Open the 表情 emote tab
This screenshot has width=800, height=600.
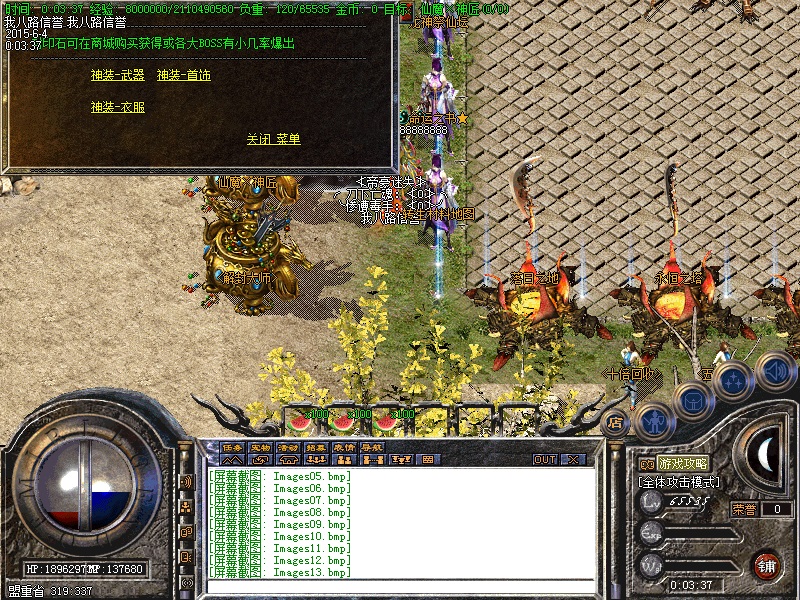[344, 447]
